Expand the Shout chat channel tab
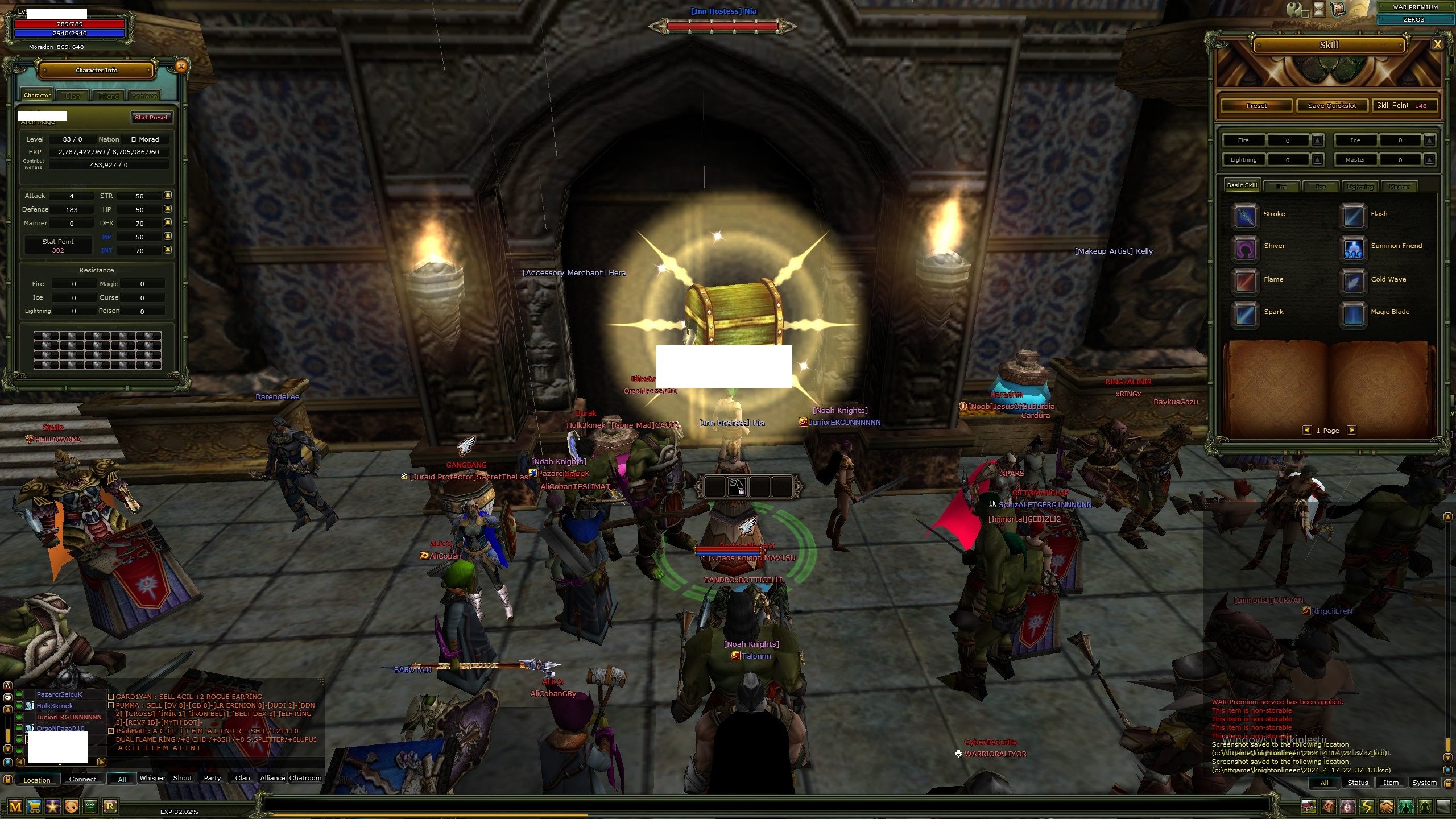The height and width of the screenshot is (819, 1456). (x=181, y=778)
